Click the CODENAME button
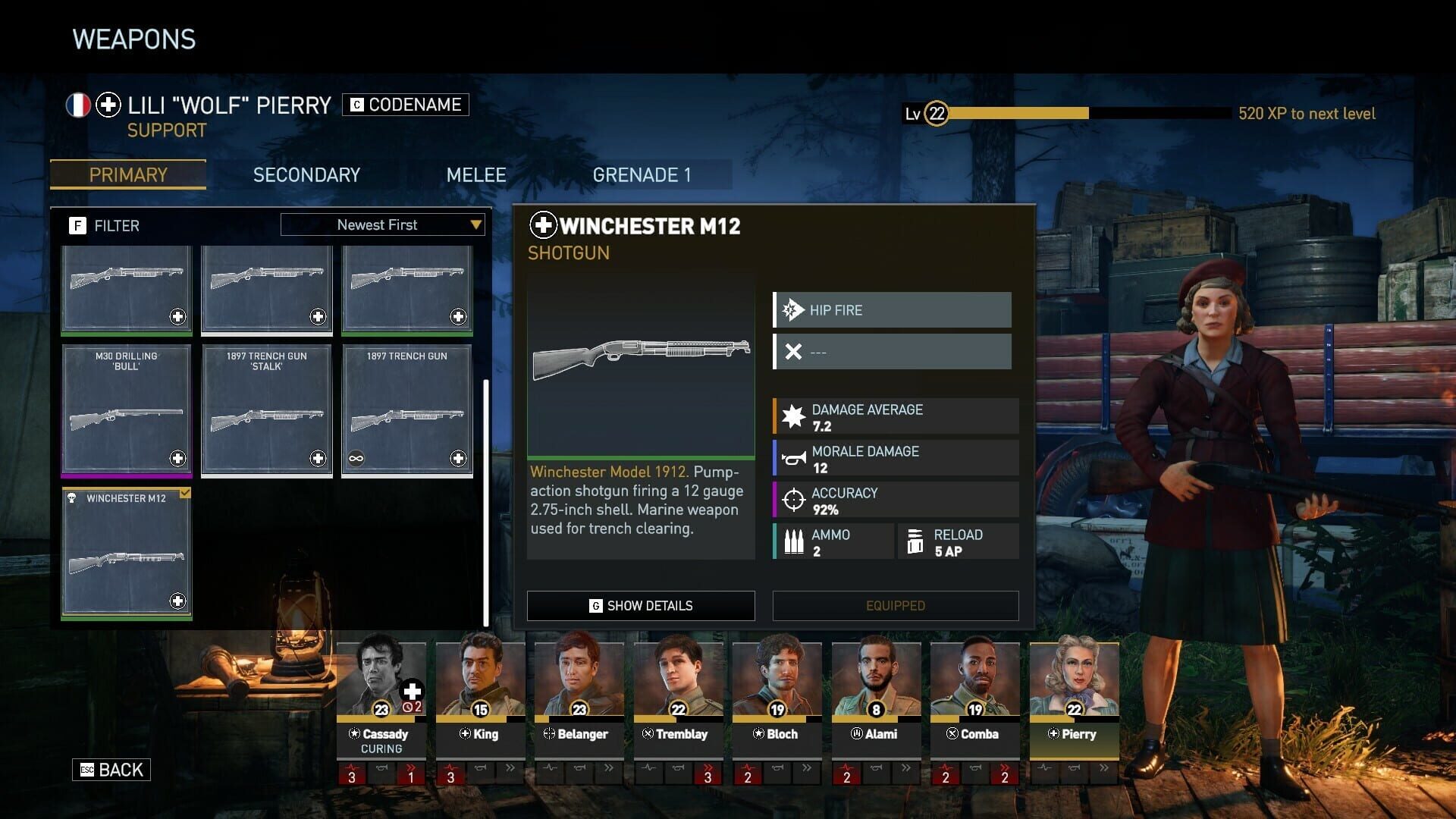Screen dimensions: 1456x819 [x=406, y=105]
